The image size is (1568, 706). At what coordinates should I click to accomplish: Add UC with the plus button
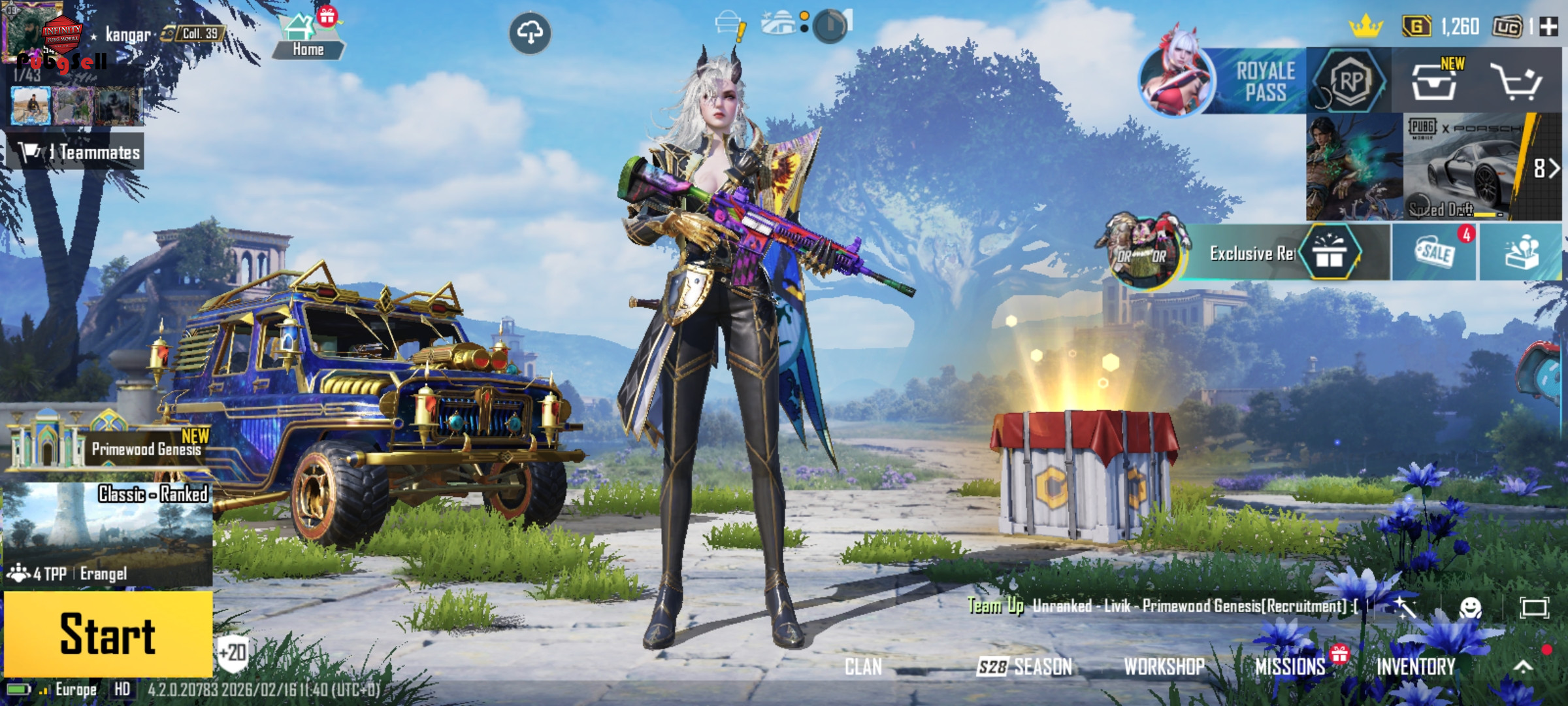pyautogui.click(x=1548, y=27)
